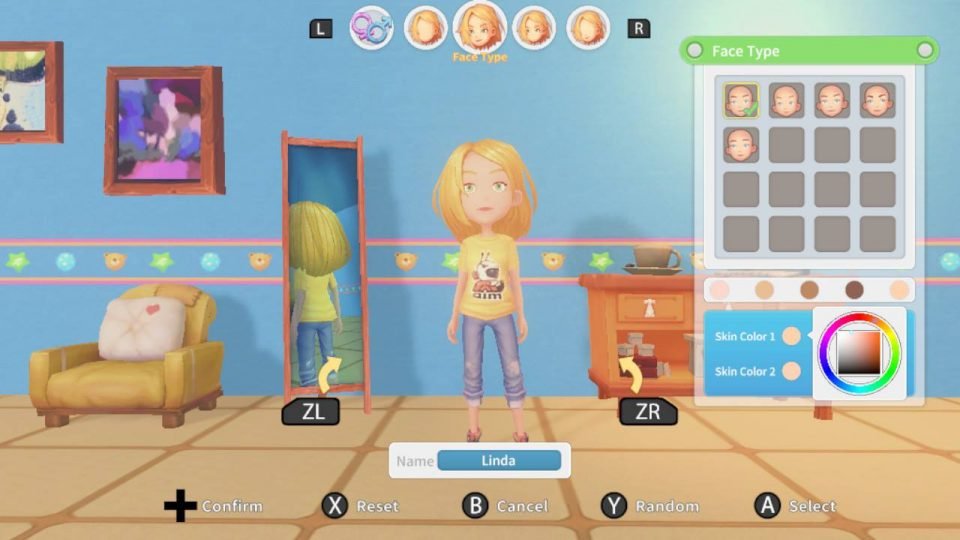Select the Skin Color 2 swatch

pos(791,371)
